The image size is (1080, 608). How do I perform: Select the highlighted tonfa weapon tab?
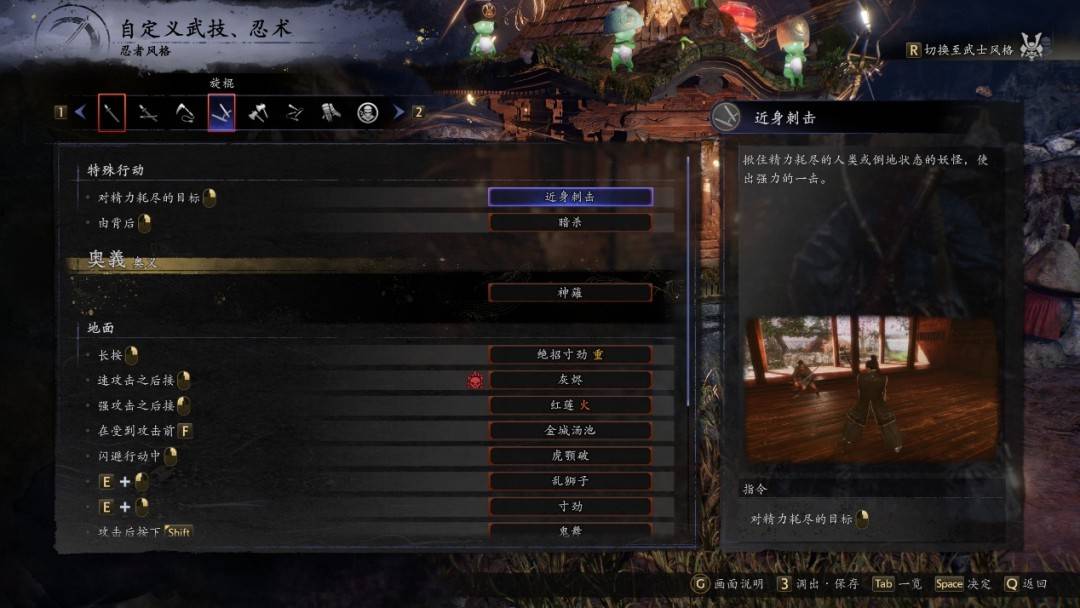(x=221, y=113)
